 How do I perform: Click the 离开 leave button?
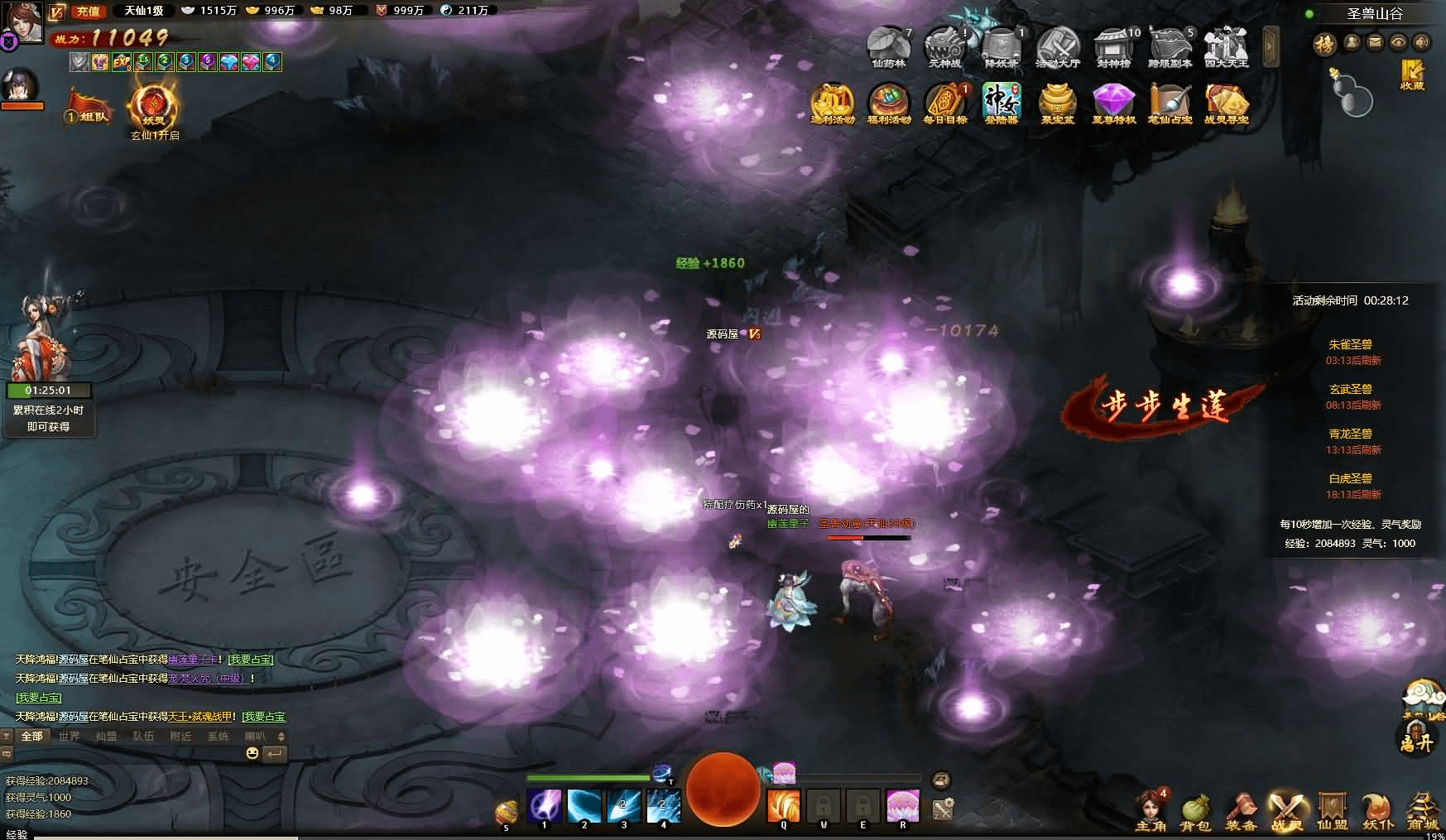click(1416, 741)
